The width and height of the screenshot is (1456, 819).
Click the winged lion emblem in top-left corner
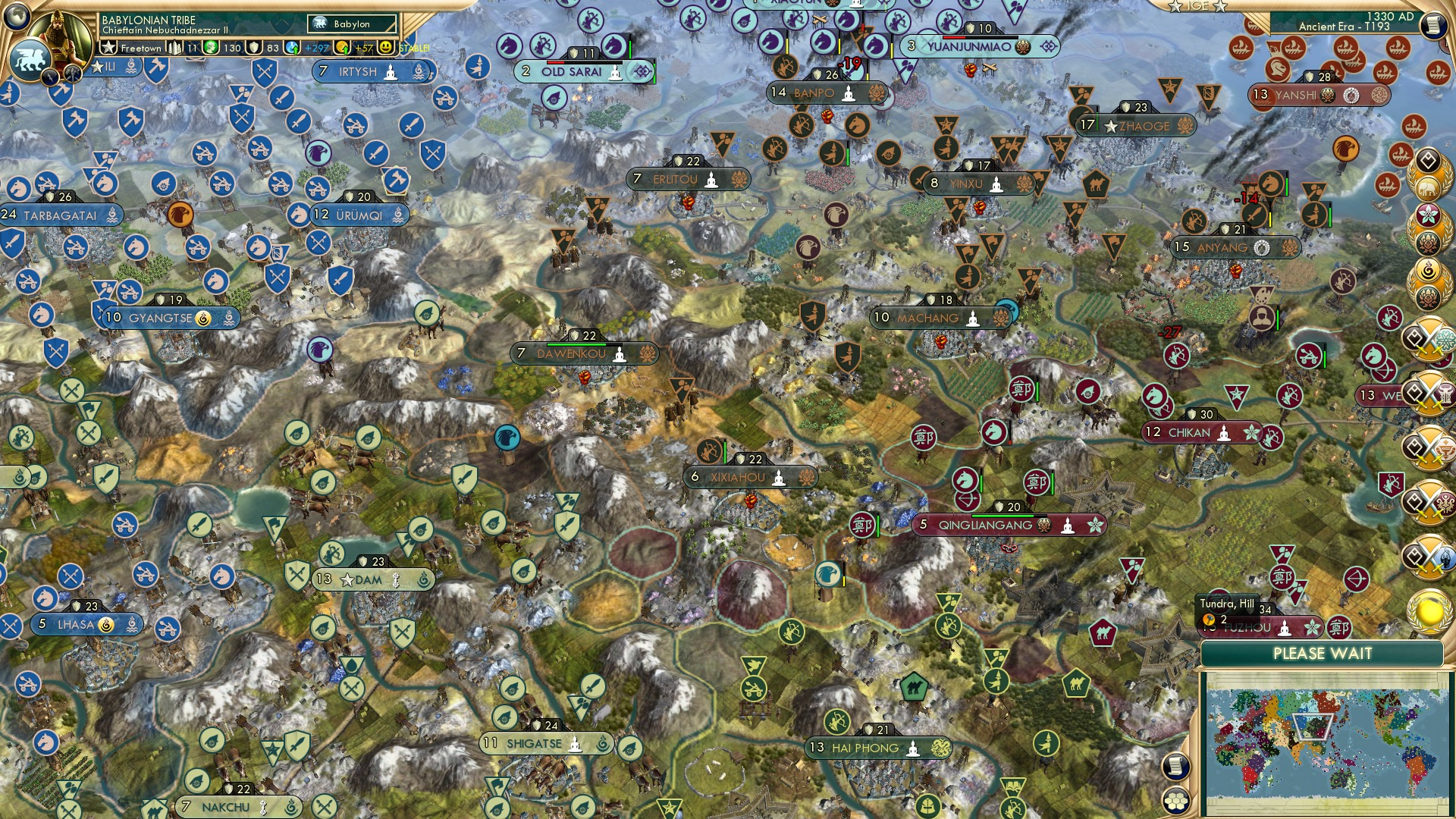[30, 63]
